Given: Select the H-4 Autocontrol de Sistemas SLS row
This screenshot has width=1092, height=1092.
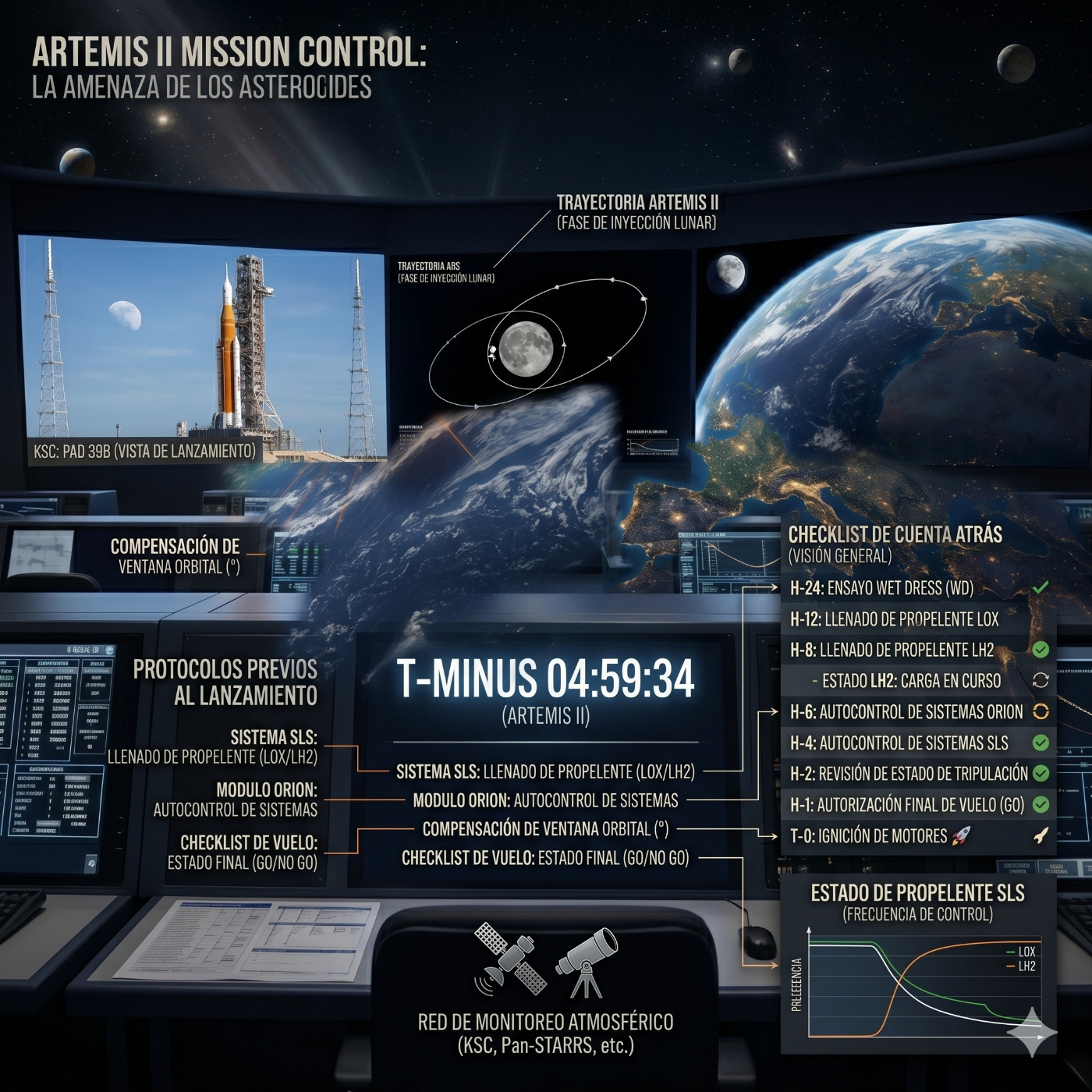Looking at the screenshot, I should coord(899,743).
